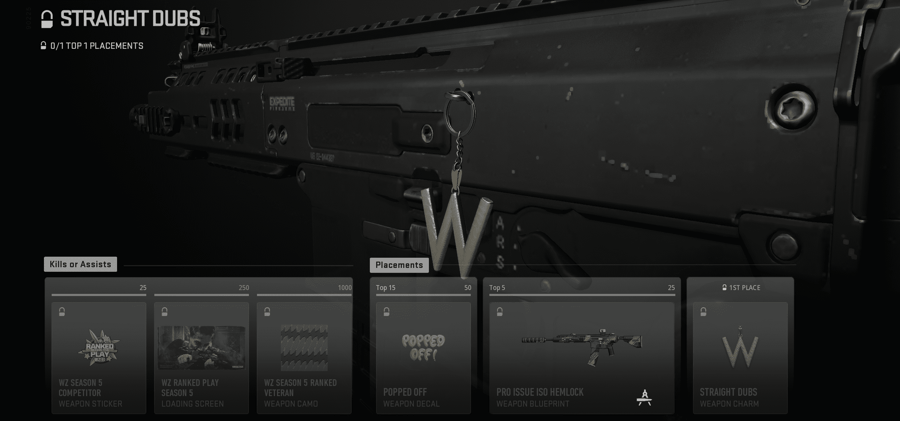This screenshot has height=421, width=900.
Task: Open the Pro Issue ISO Hemlock blueprint reward
Action: [x=582, y=355]
